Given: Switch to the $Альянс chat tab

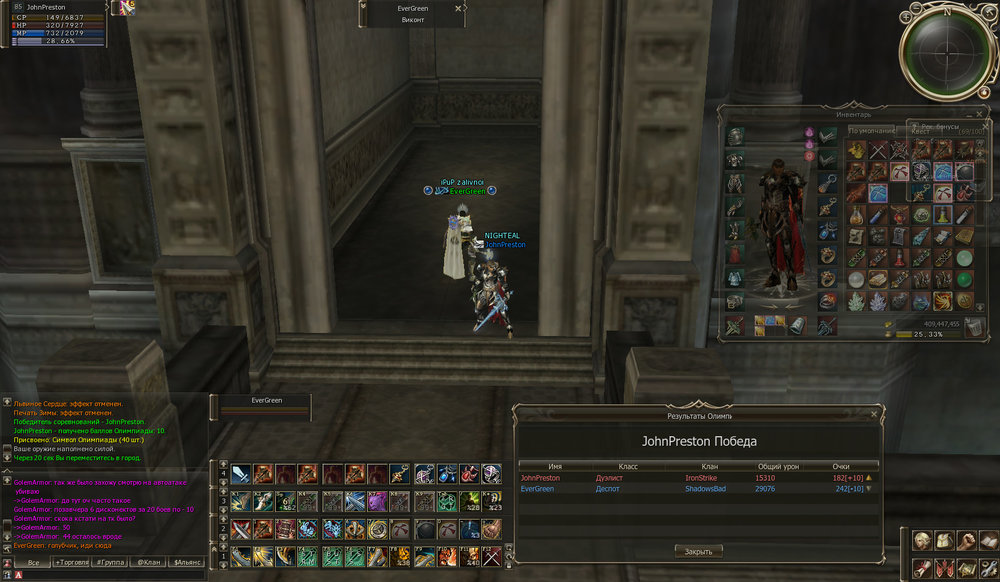Looking at the screenshot, I should pos(185,563).
